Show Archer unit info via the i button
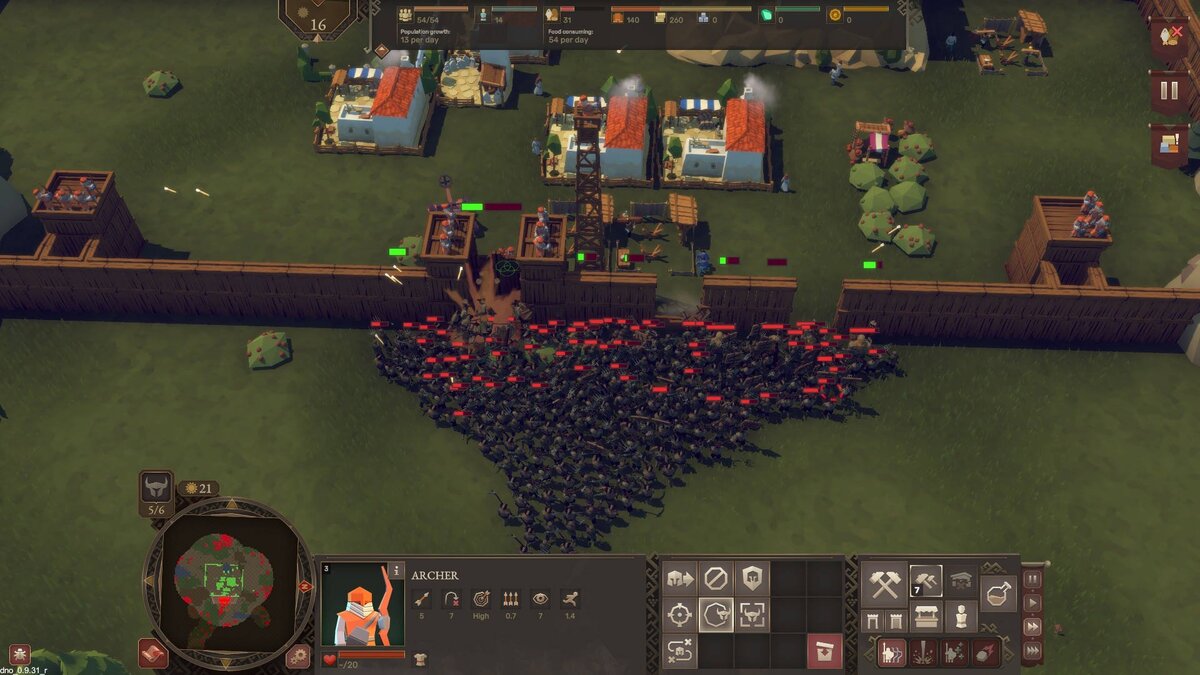The image size is (1200, 675). point(396,573)
